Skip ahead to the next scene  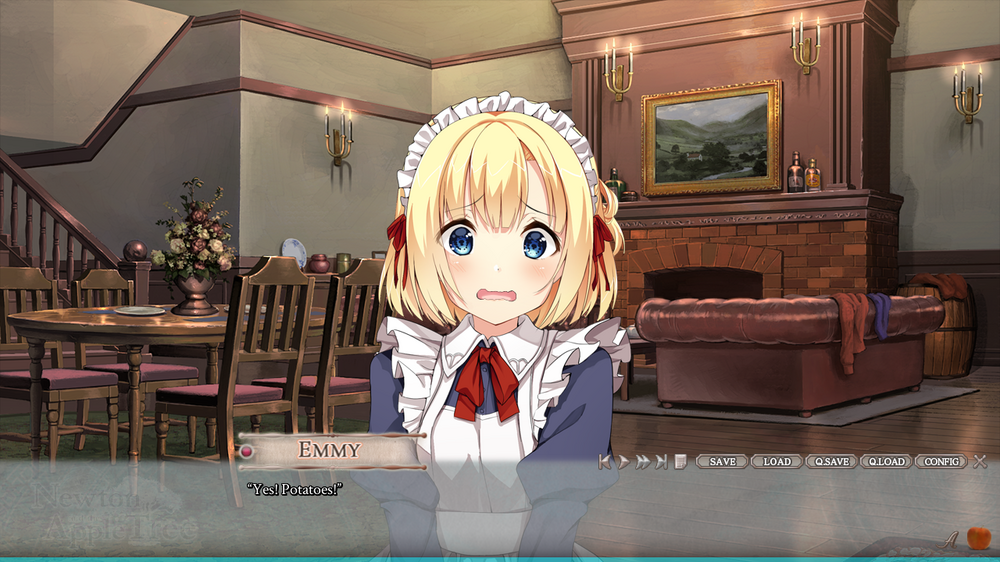(x=661, y=461)
